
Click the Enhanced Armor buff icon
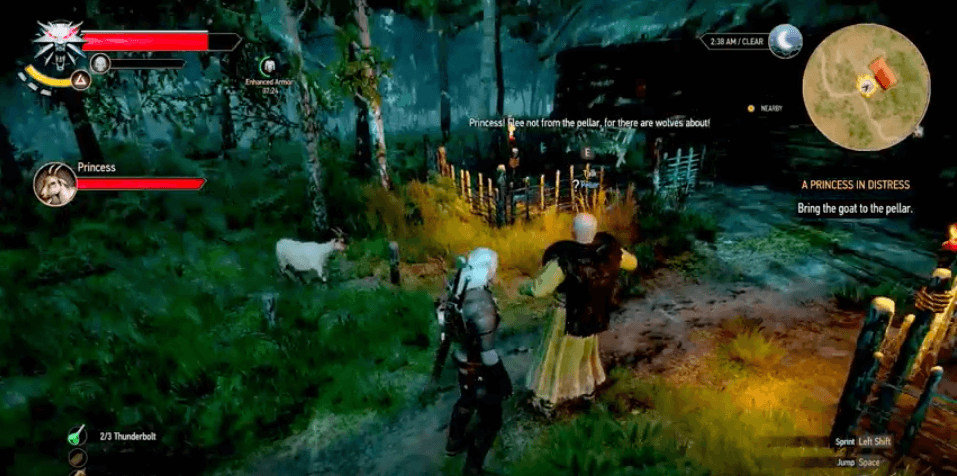(x=268, y=67)
